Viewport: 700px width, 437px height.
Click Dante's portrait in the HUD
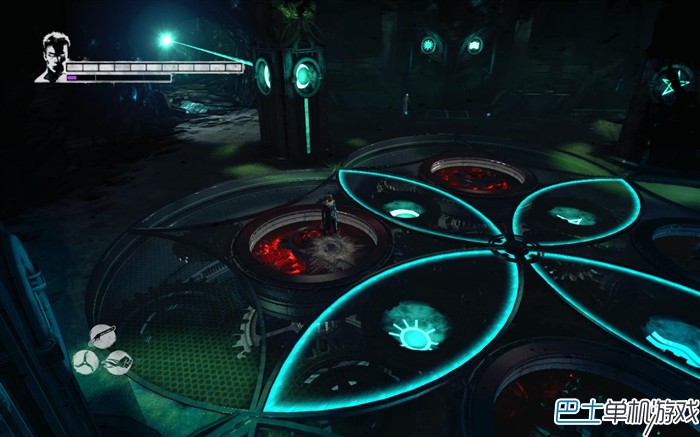click(x=50, y=58)
